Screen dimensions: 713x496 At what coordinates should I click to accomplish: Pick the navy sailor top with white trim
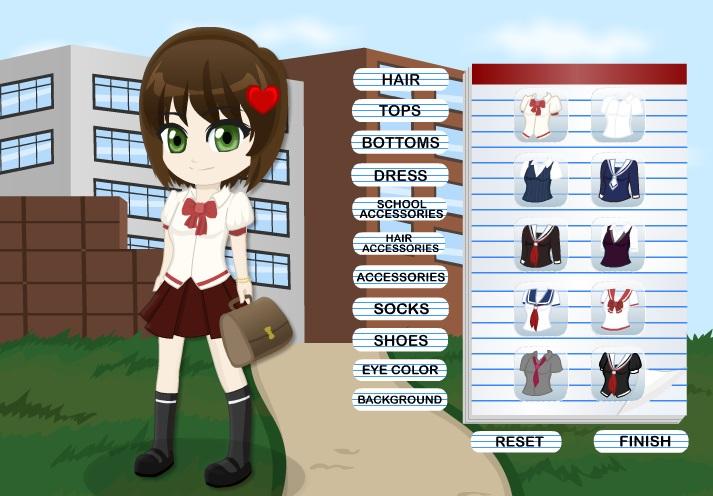[618, 180]
